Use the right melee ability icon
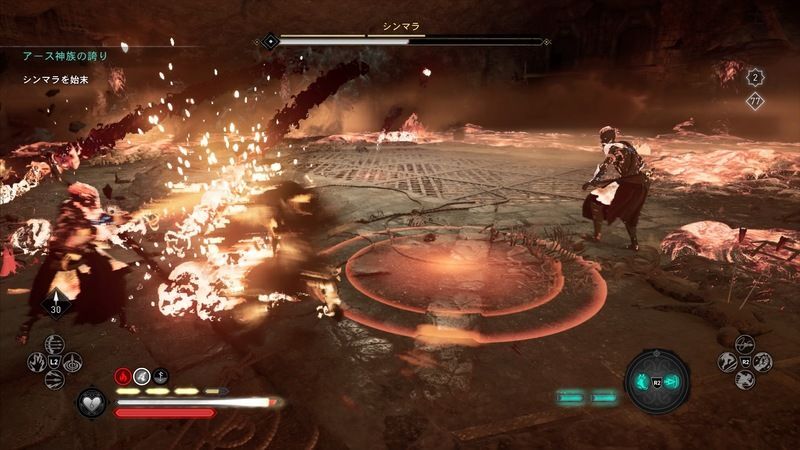 pos(763,361)
